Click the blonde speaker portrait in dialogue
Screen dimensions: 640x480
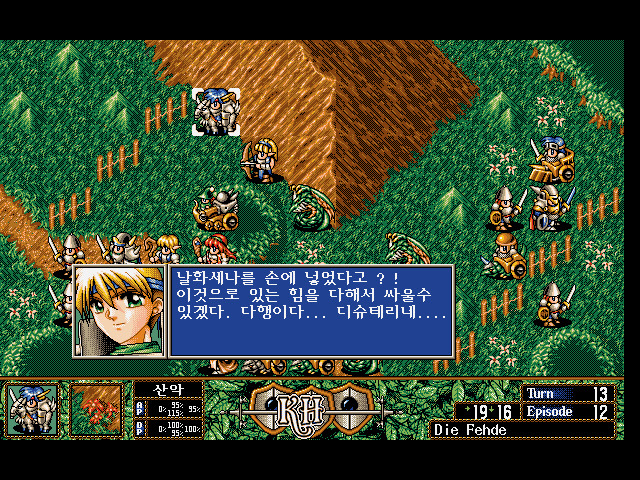point(120,311)
